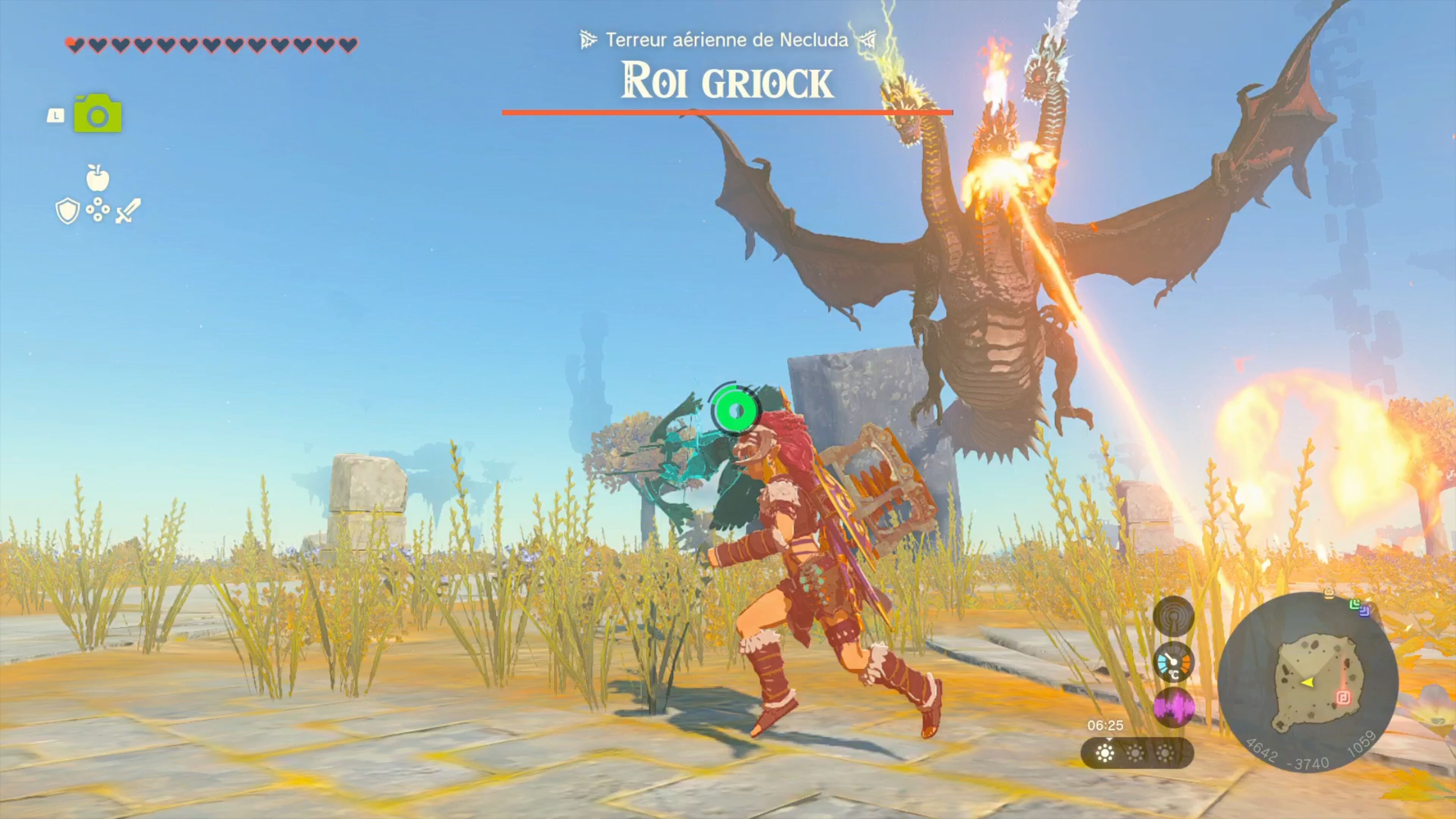Activate the sensor radar icon

[1173, 616]
